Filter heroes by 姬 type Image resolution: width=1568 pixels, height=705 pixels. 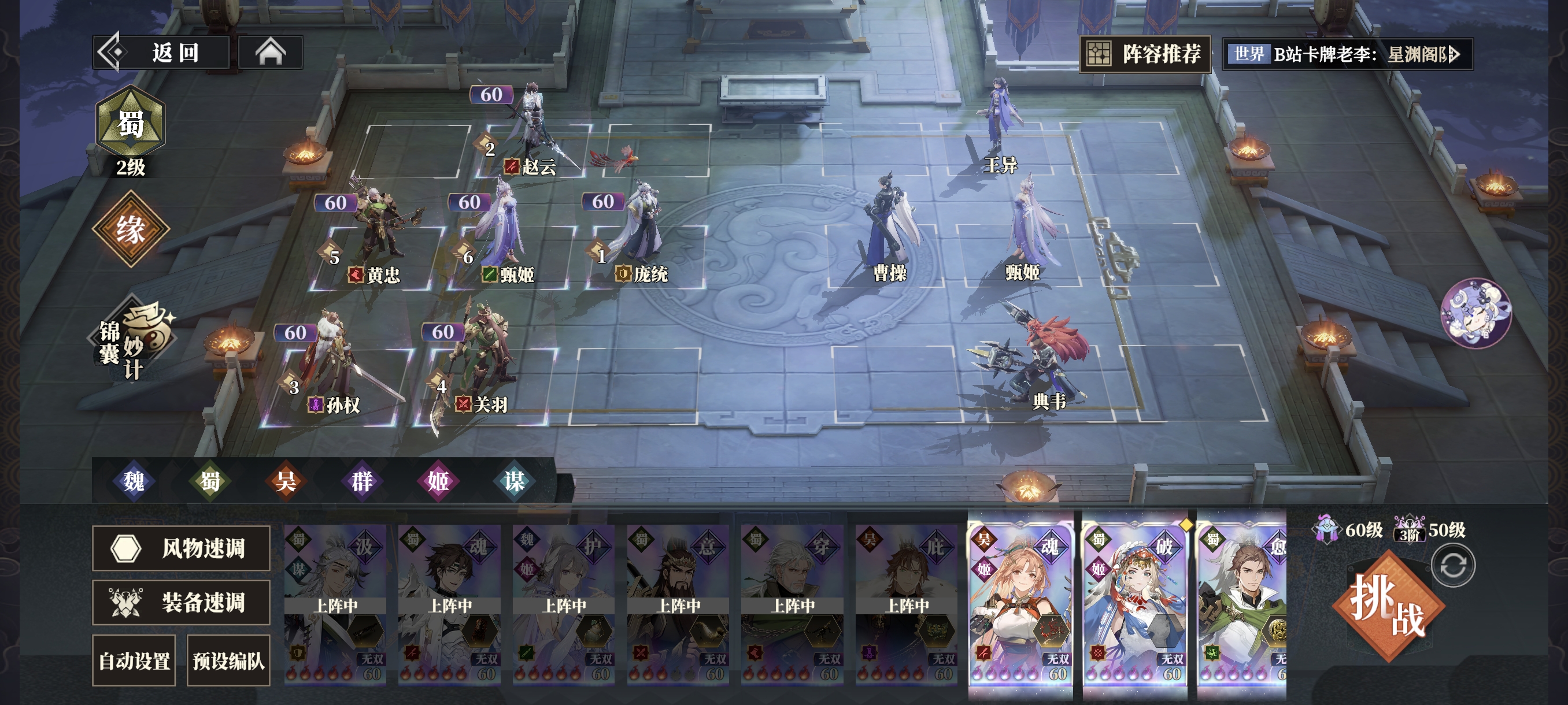click(x=438, y=481)
